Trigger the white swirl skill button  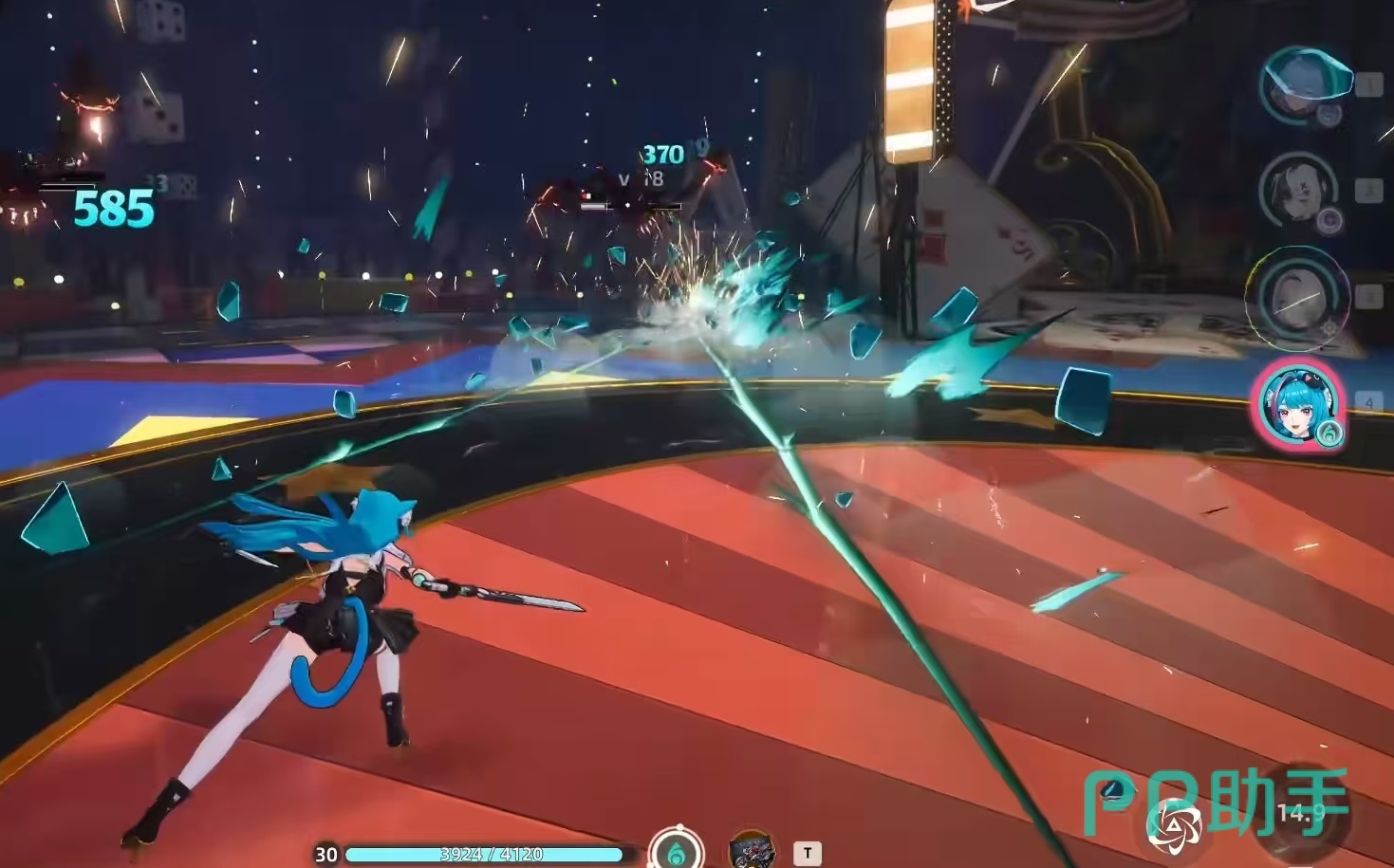click(x=1173, y=825)
